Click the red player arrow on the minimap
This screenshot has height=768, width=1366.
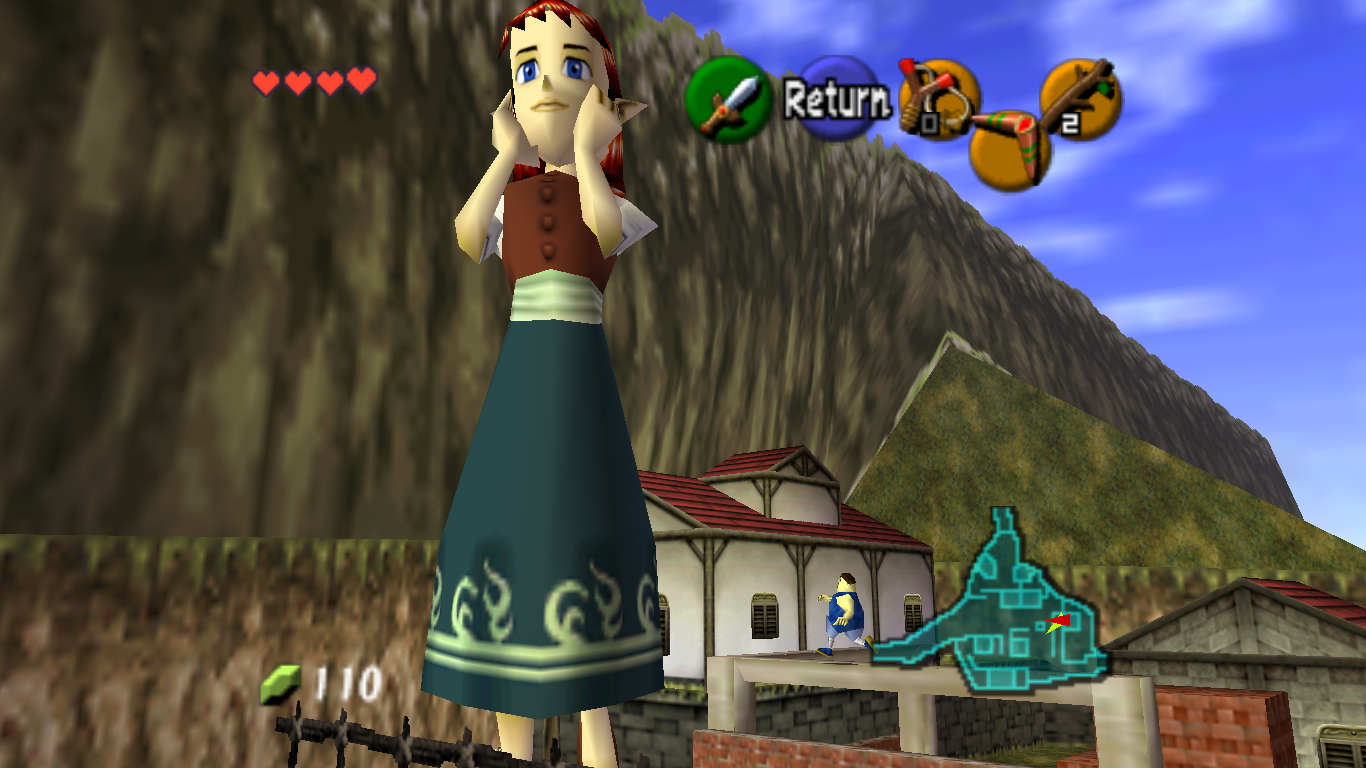click(x=1060, y=620)
